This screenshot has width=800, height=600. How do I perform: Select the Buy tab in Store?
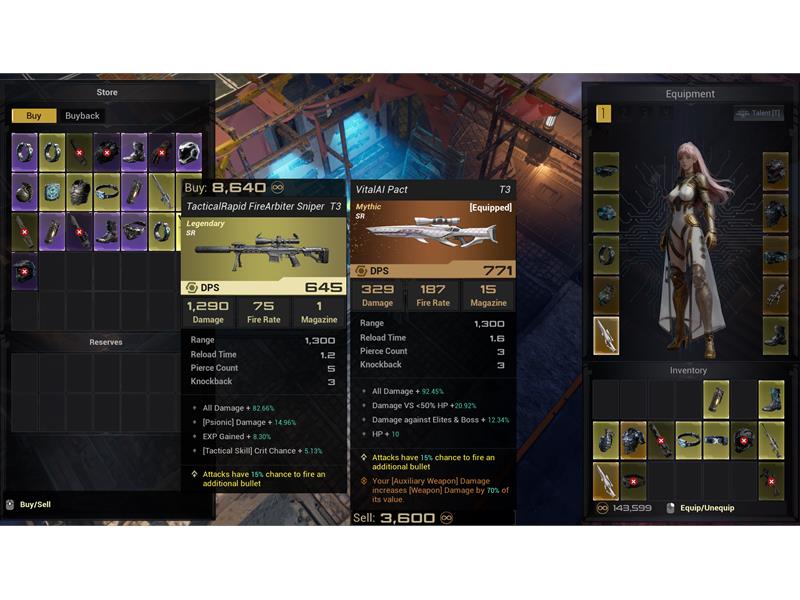(x=34, y=116)
